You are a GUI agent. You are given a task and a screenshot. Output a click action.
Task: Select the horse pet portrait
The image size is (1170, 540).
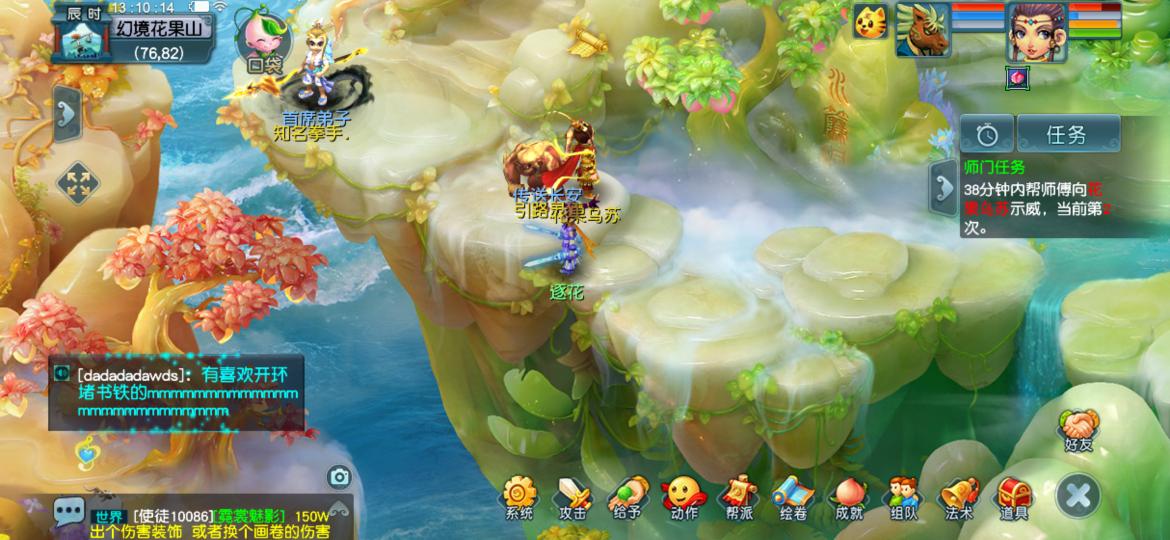tap(922, 28)
